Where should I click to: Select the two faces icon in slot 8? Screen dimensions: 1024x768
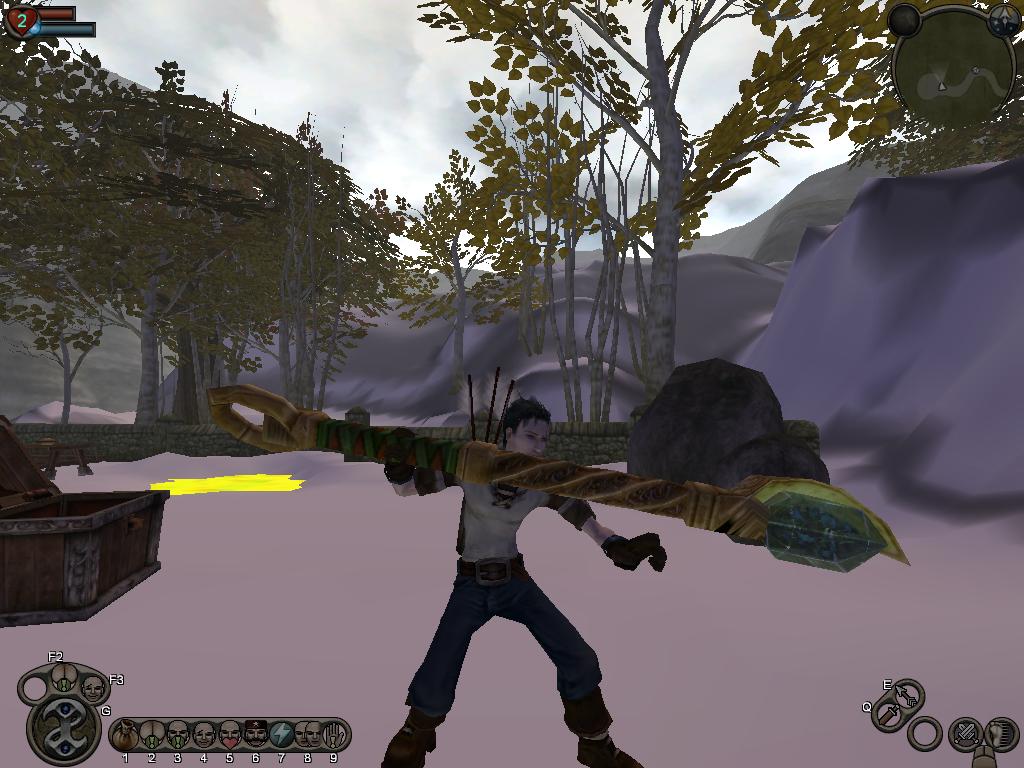[307, 736]
